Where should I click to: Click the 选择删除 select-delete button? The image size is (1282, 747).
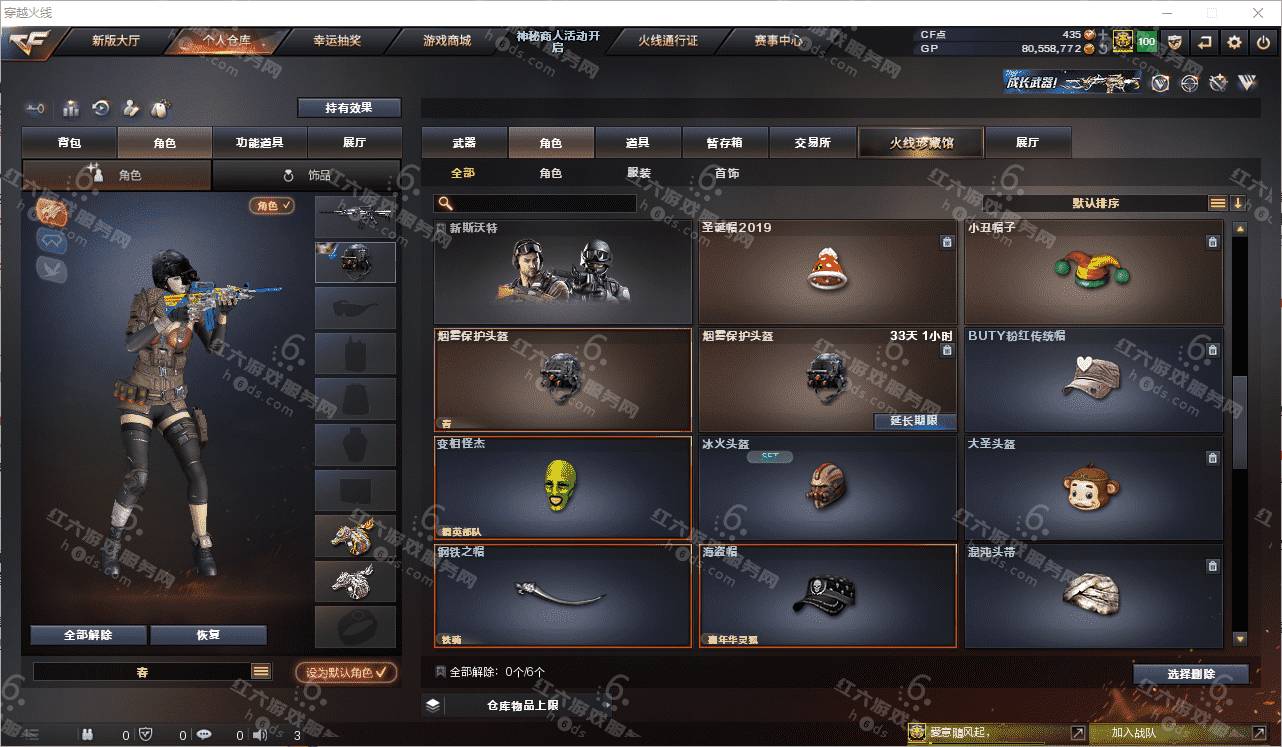point(1190,674)
